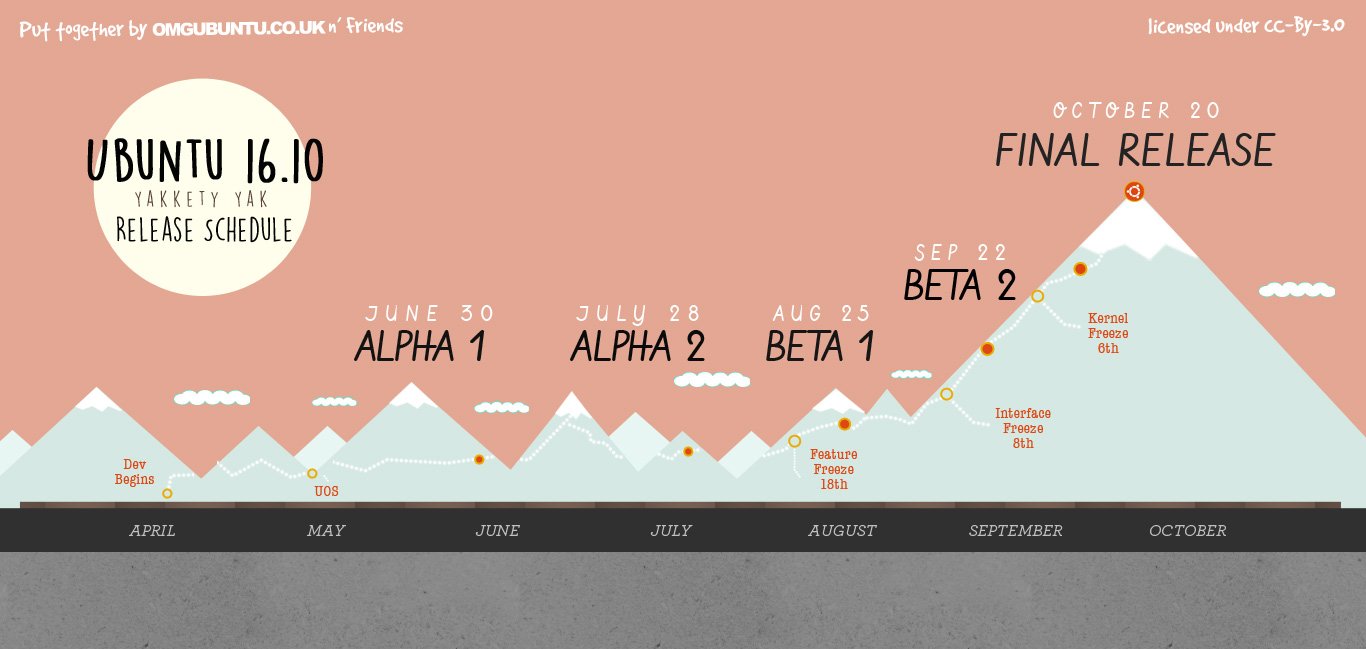
Task: Choose the Beta 1 heading
Action: [x=820, y=347]
